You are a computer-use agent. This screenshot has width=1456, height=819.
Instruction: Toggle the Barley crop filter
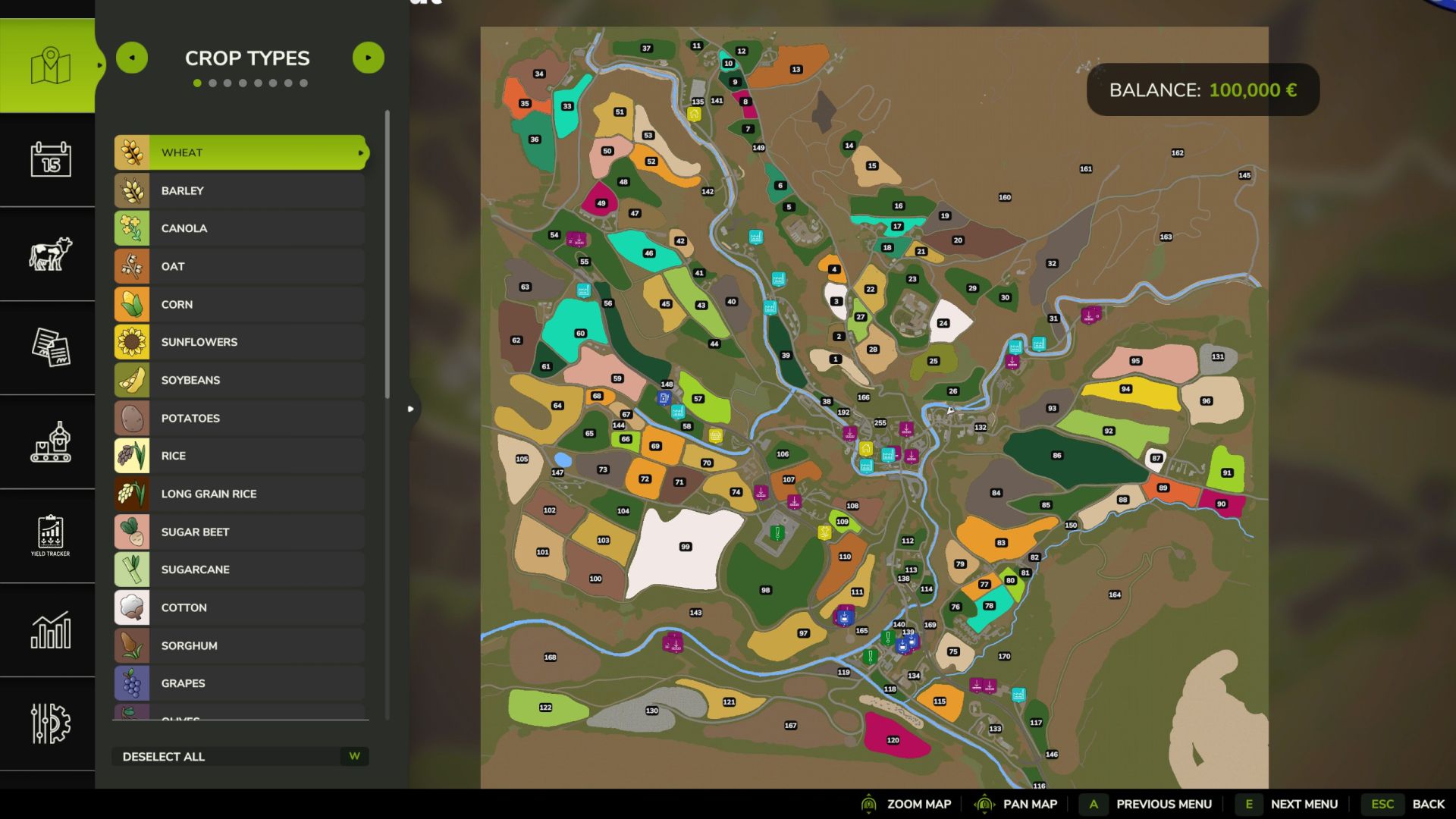(x=240, y=190)
